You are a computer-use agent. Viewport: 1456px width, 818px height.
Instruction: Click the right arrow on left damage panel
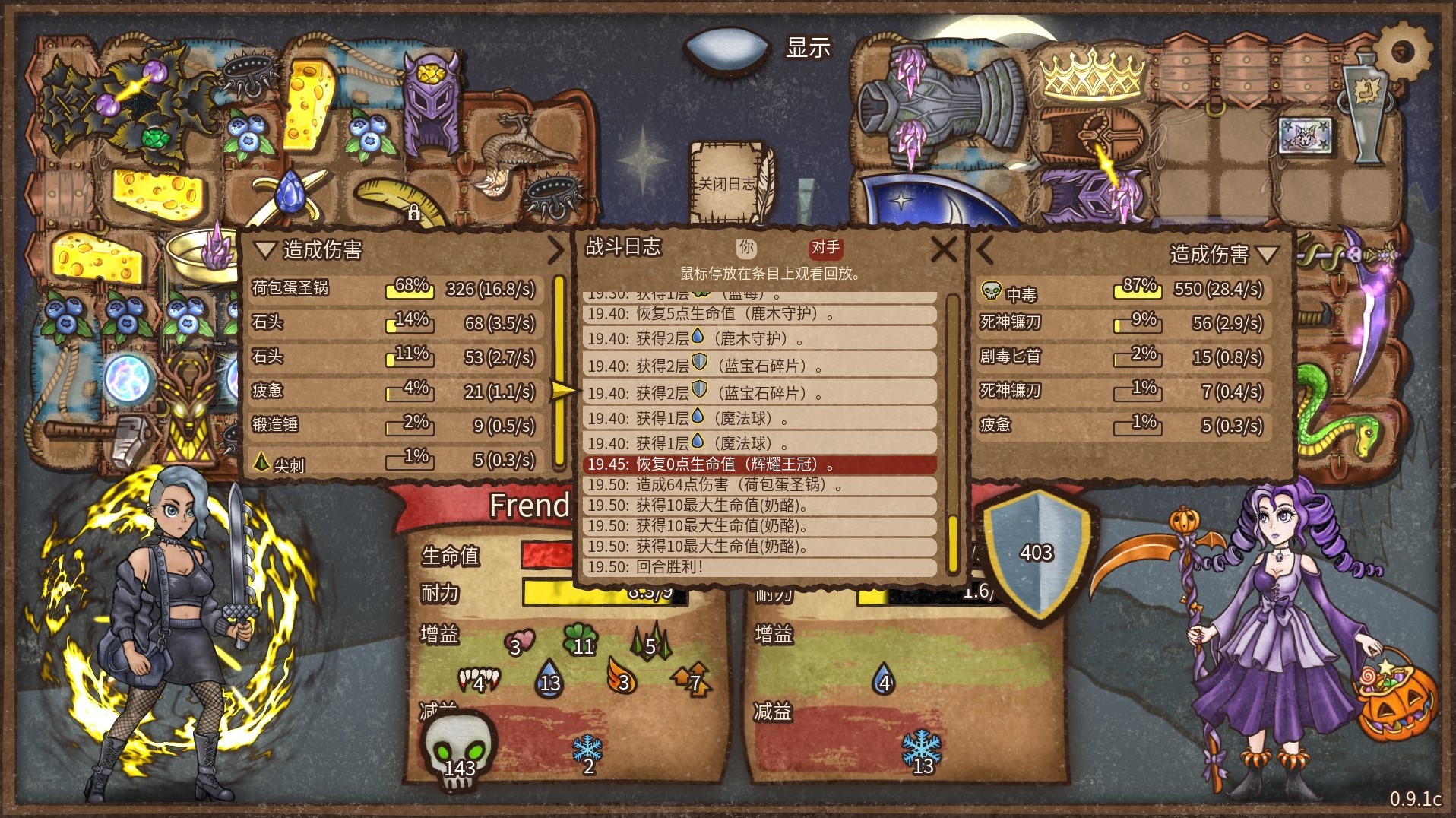point(556,250)
